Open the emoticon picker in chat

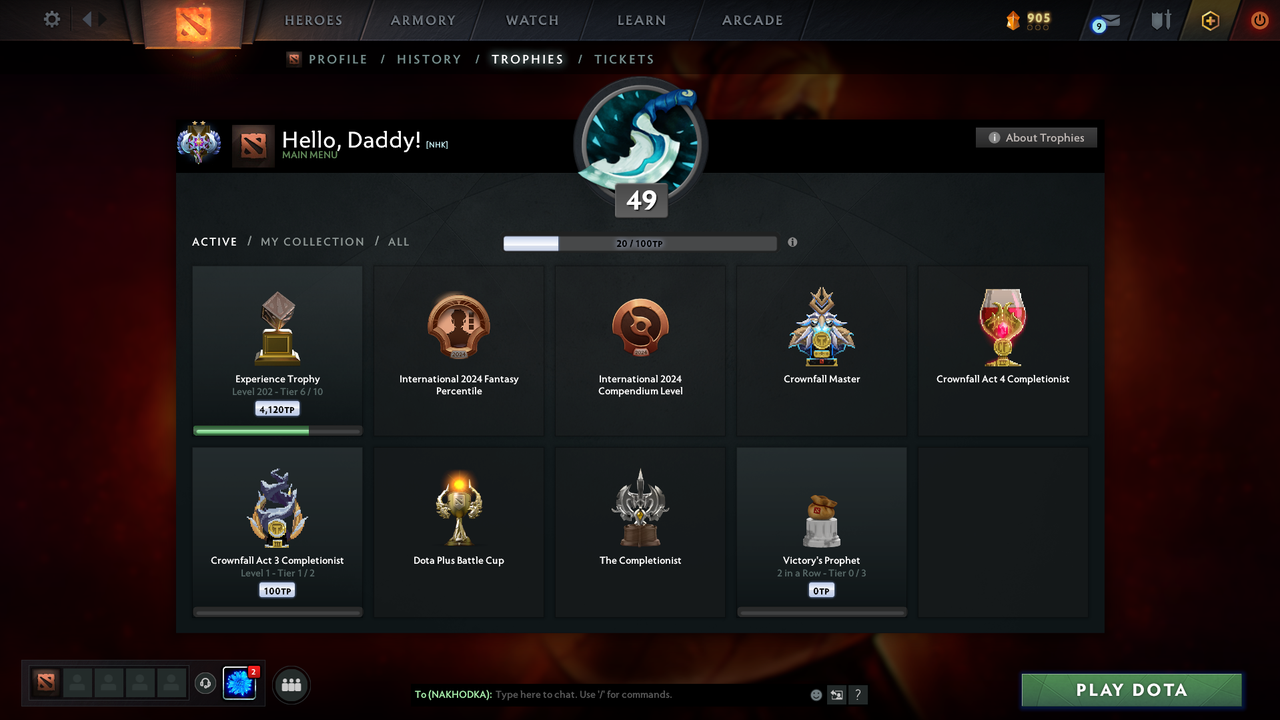click(816, 694)
